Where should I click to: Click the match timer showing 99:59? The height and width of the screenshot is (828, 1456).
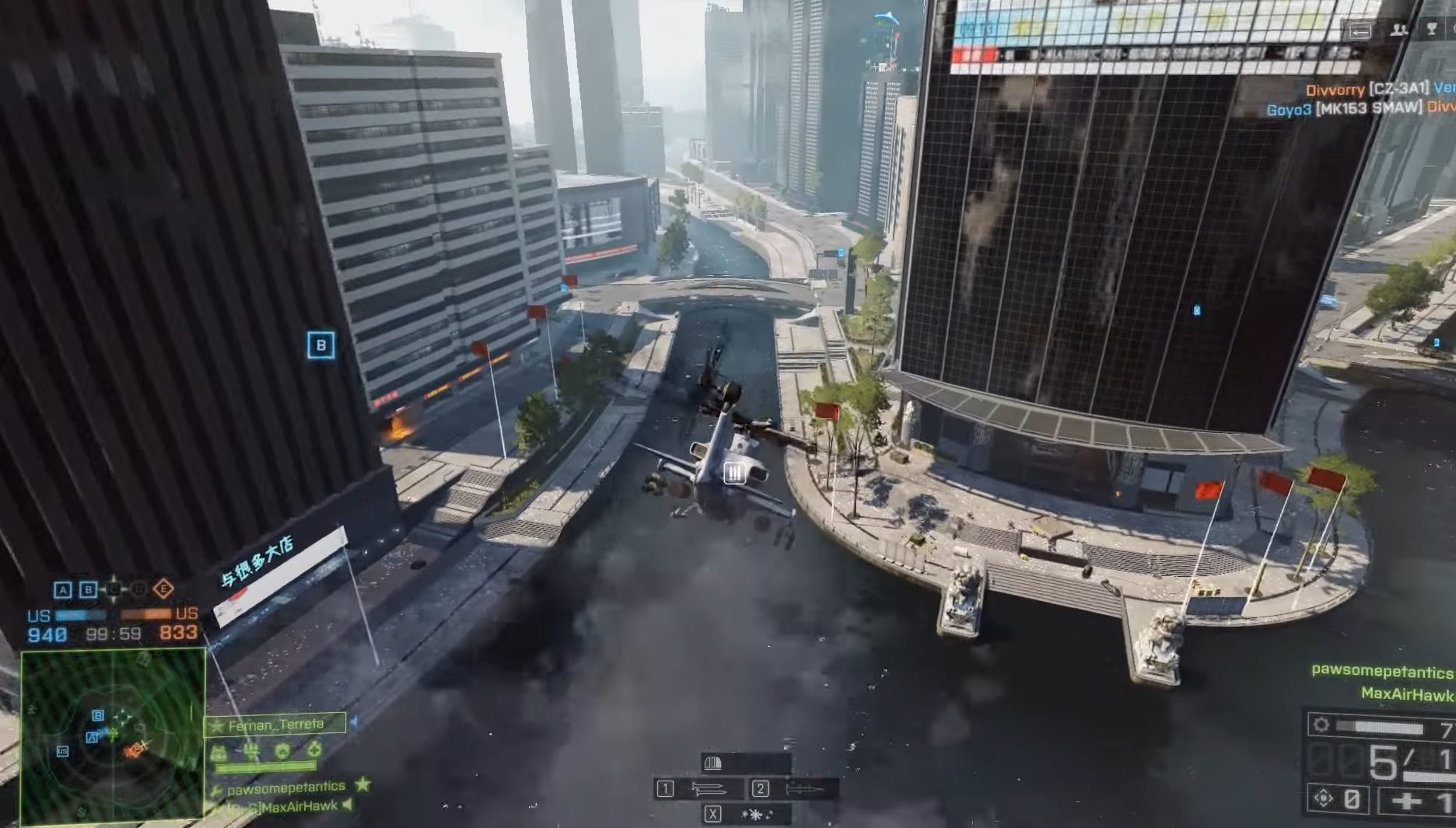114,634
